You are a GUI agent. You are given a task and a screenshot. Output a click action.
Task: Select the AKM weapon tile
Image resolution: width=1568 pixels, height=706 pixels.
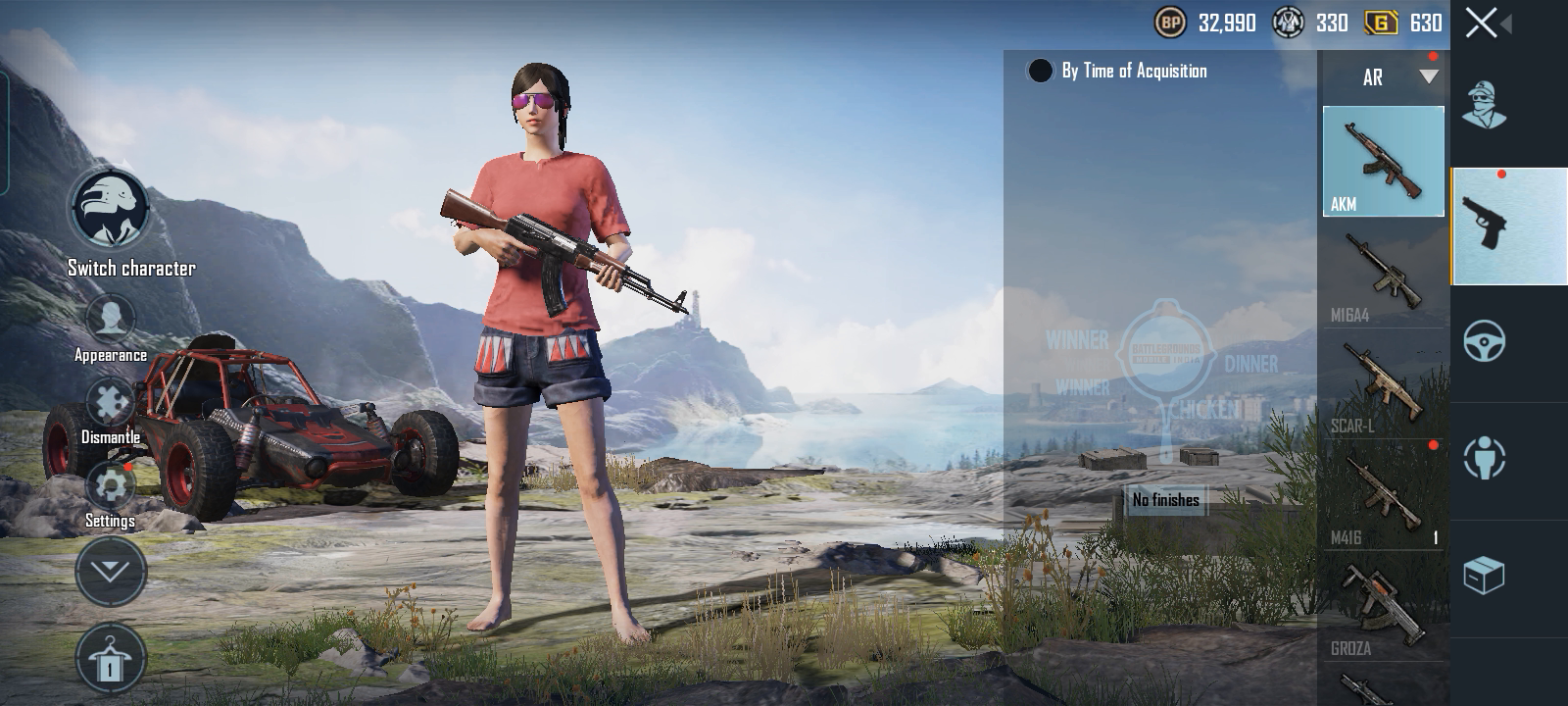pyautogui.click(x=1383, y=162)
